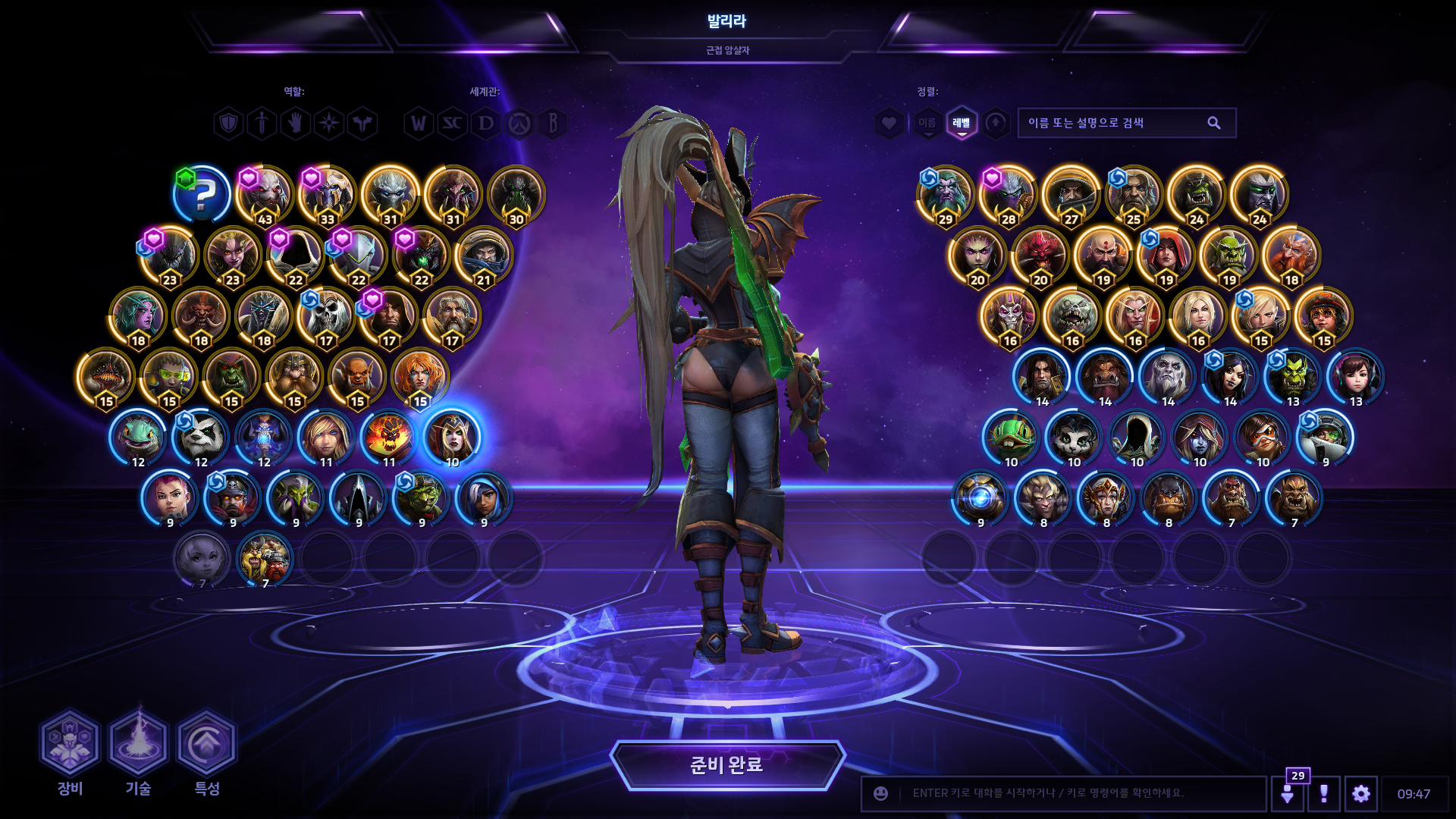Image resolution: width=1456 pixels, height=819 pixels.
Task: Click the 준비 완료 ready button
Action: 727,765
